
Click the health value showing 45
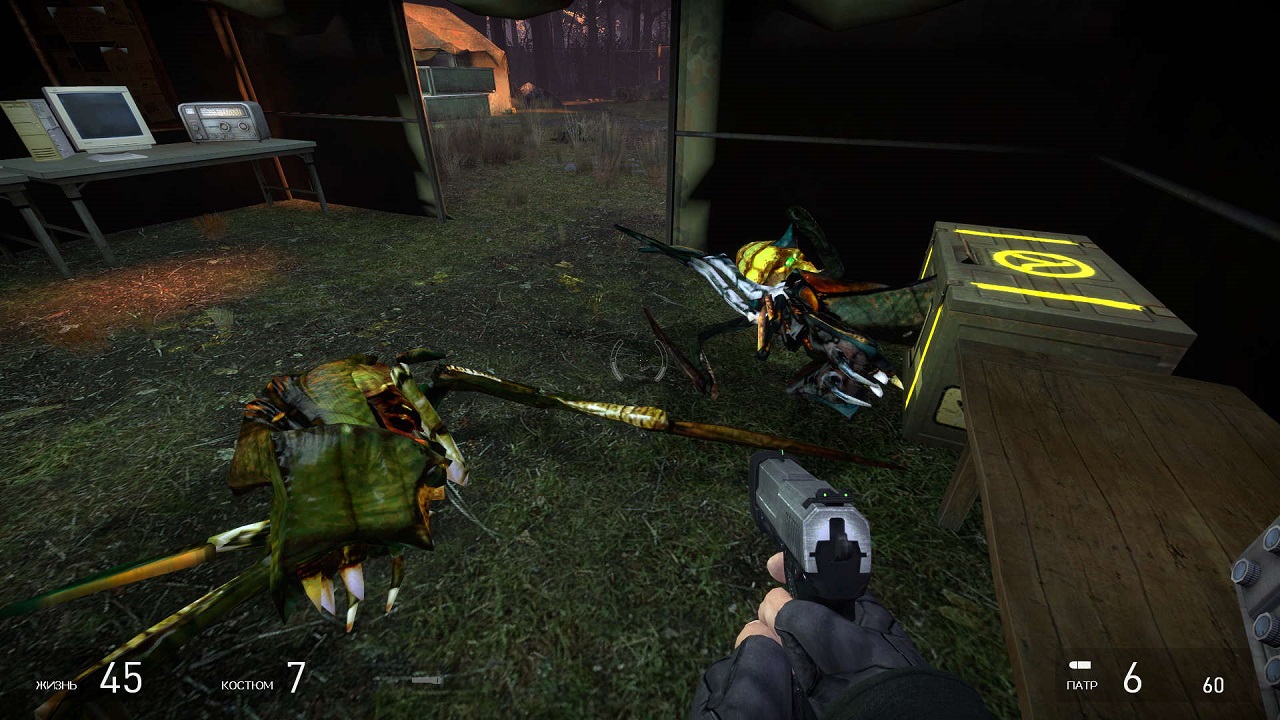(x=120, y=682)
